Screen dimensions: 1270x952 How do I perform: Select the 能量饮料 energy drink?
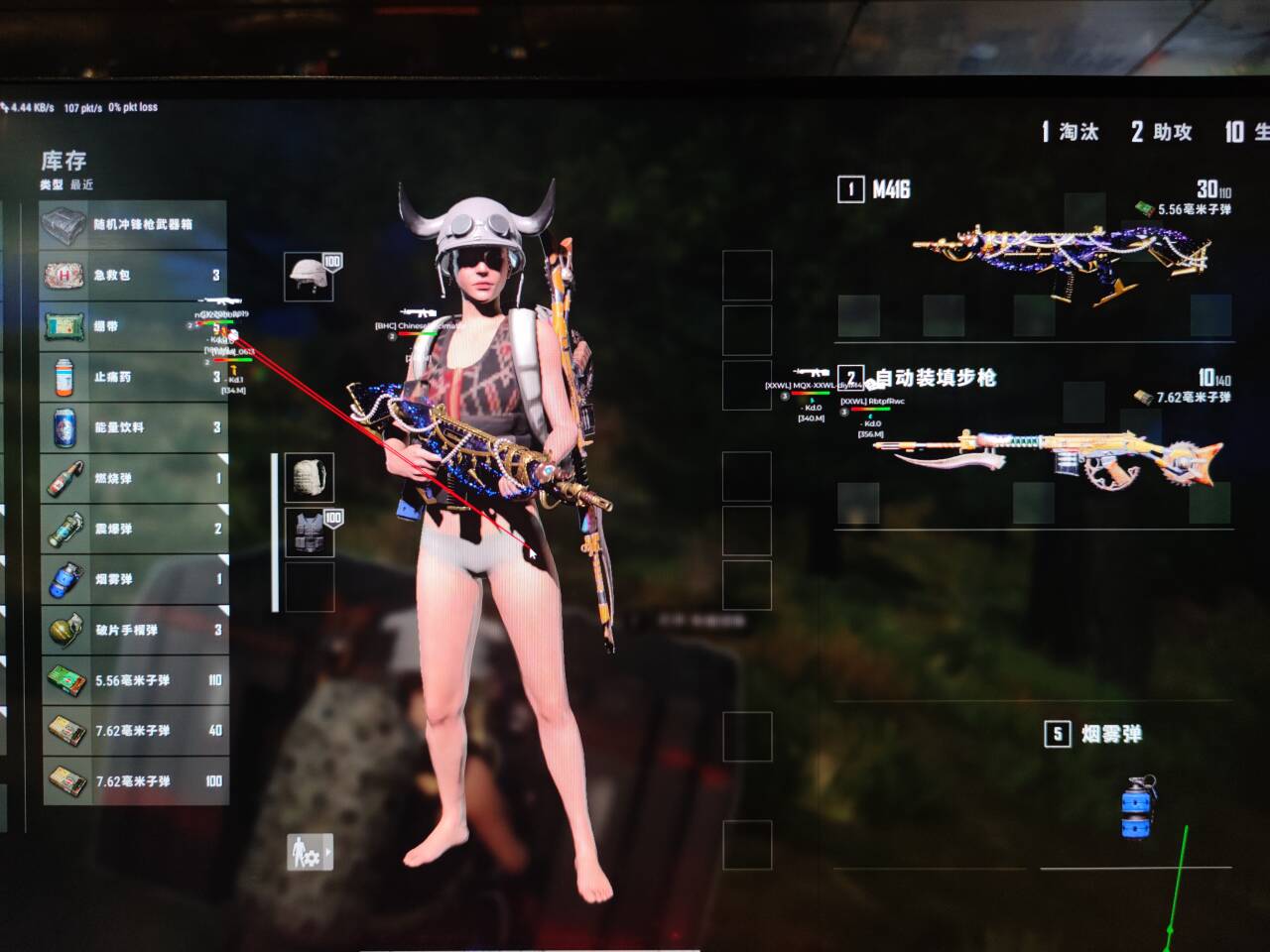[x=134, y=427]
